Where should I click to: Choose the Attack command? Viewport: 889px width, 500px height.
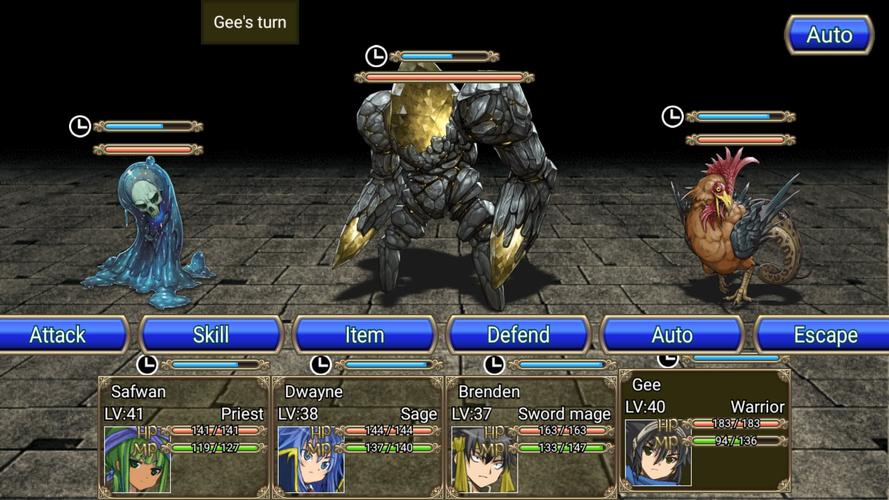(58, 335)
